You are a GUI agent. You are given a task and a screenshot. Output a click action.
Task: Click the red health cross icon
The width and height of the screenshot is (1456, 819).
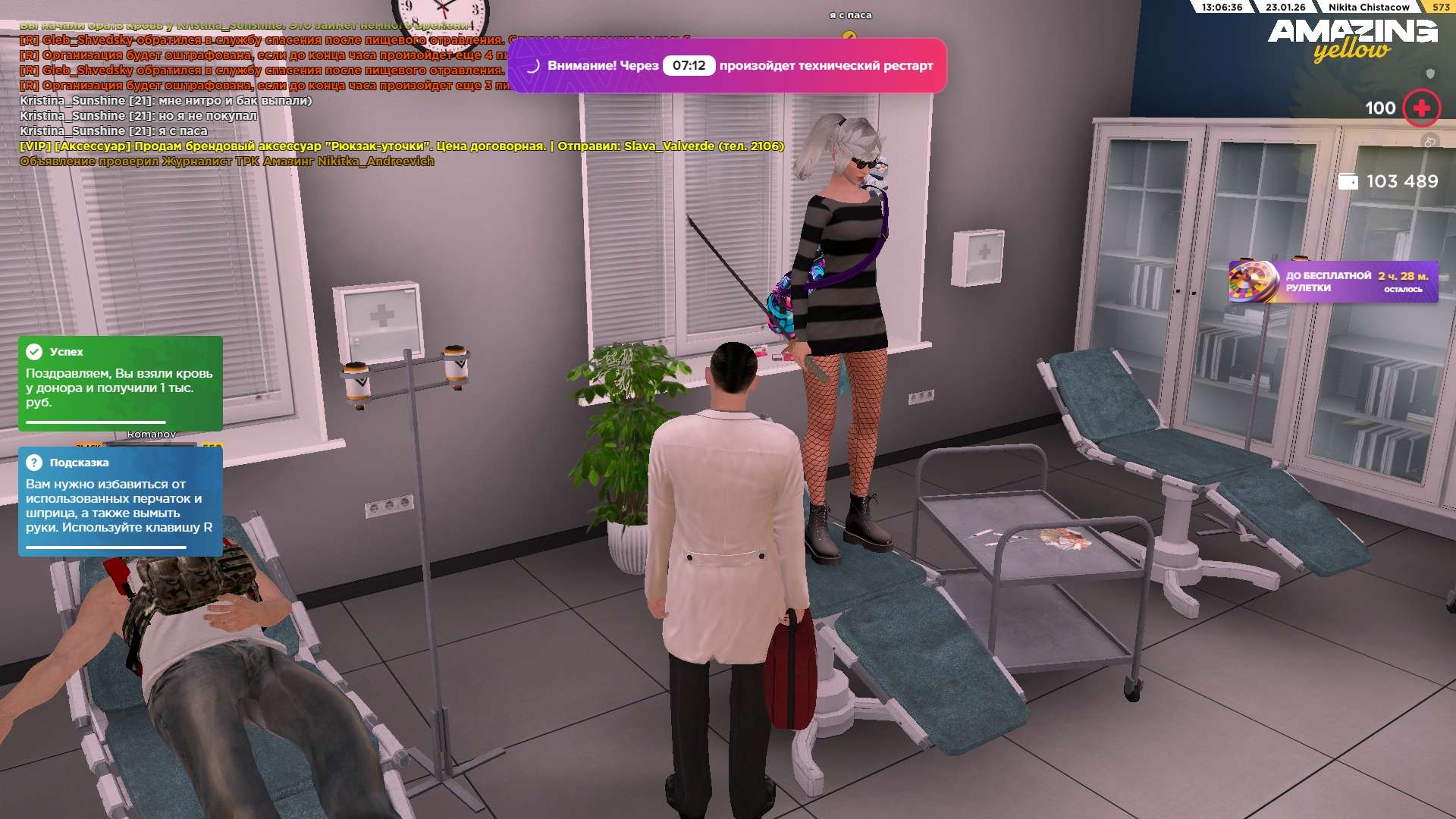pos(1421,108)
